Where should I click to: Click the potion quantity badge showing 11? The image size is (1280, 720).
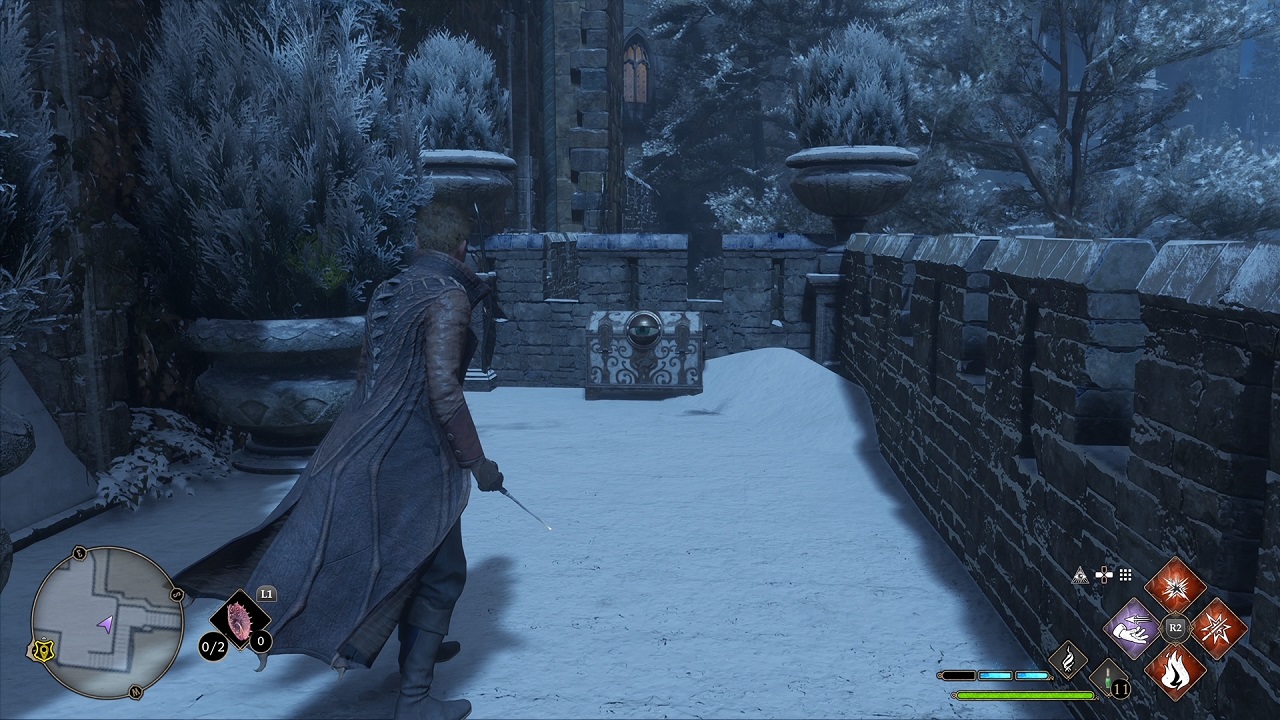[1120, 688]
